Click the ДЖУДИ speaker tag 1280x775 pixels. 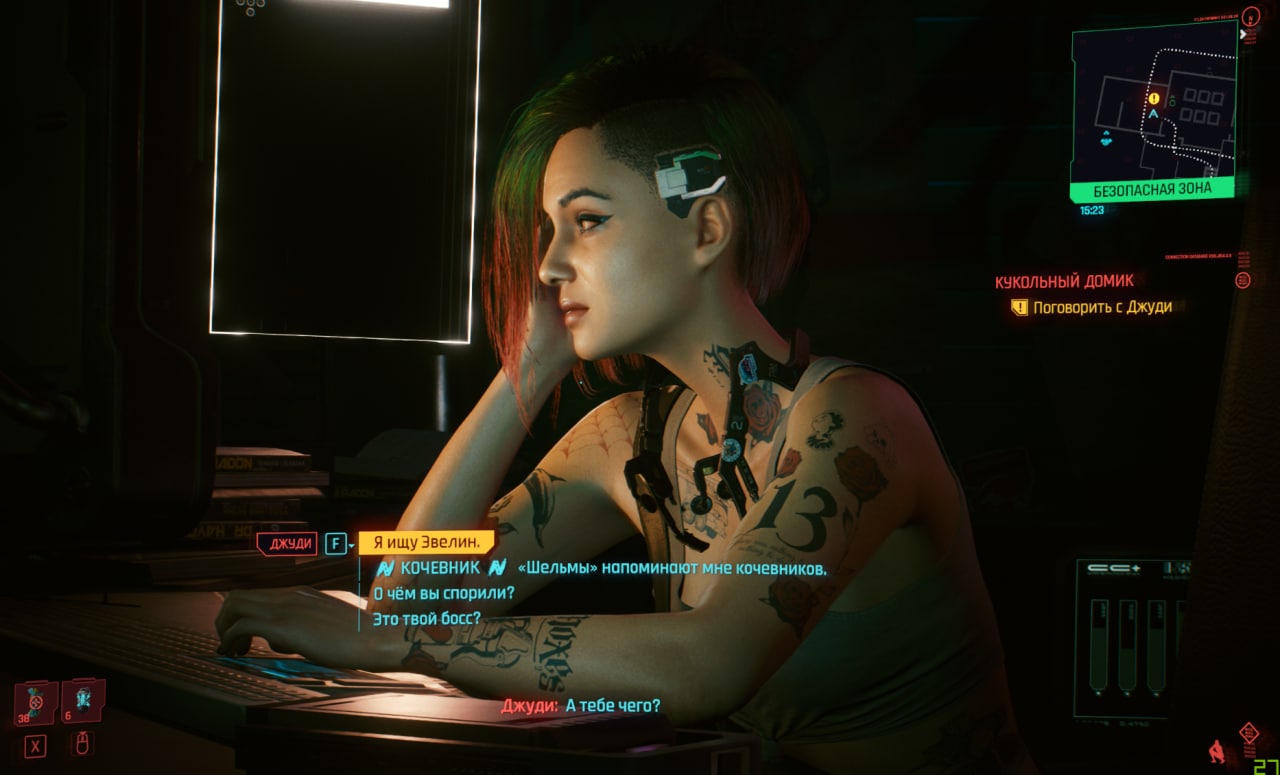(289, 544)
